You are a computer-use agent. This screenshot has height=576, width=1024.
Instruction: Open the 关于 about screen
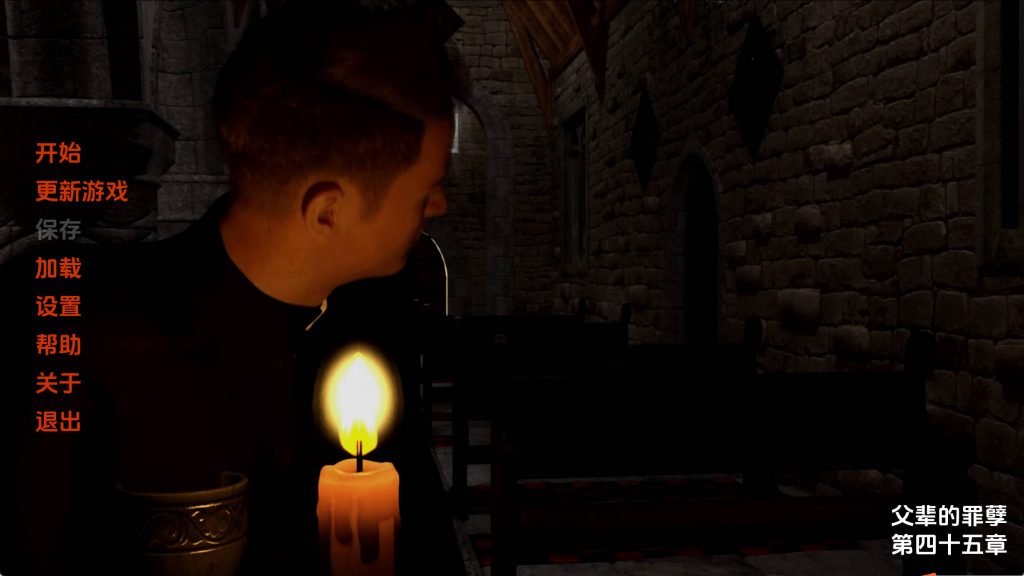click(58, 383)
